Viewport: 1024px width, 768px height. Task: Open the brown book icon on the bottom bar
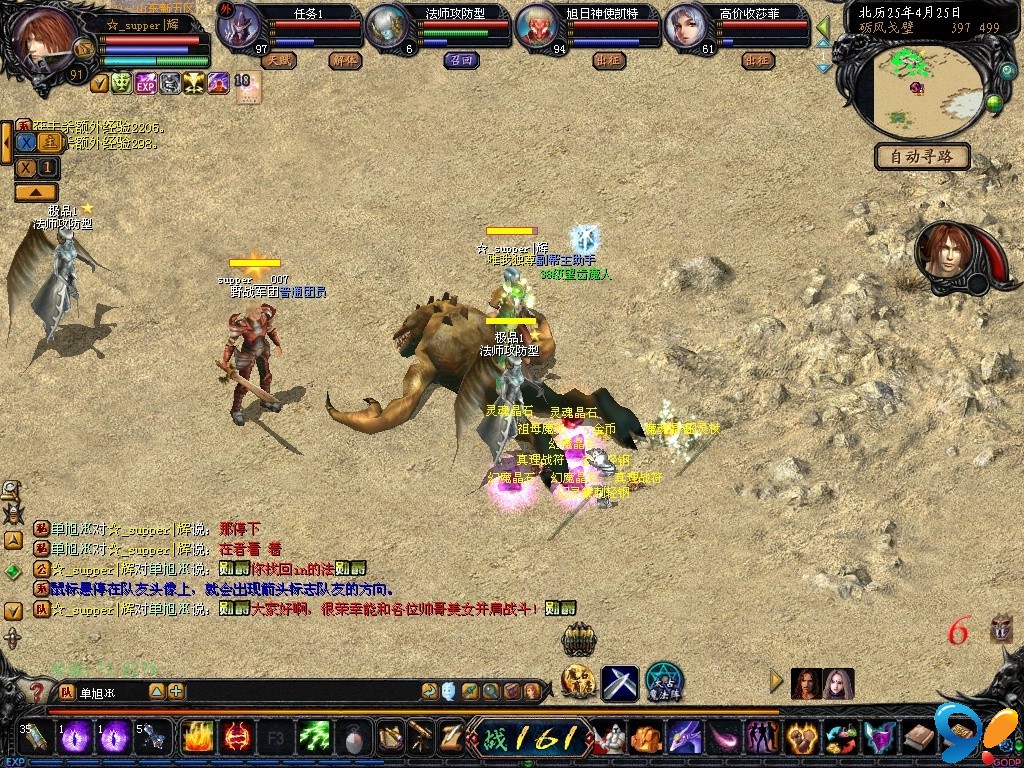918,739
